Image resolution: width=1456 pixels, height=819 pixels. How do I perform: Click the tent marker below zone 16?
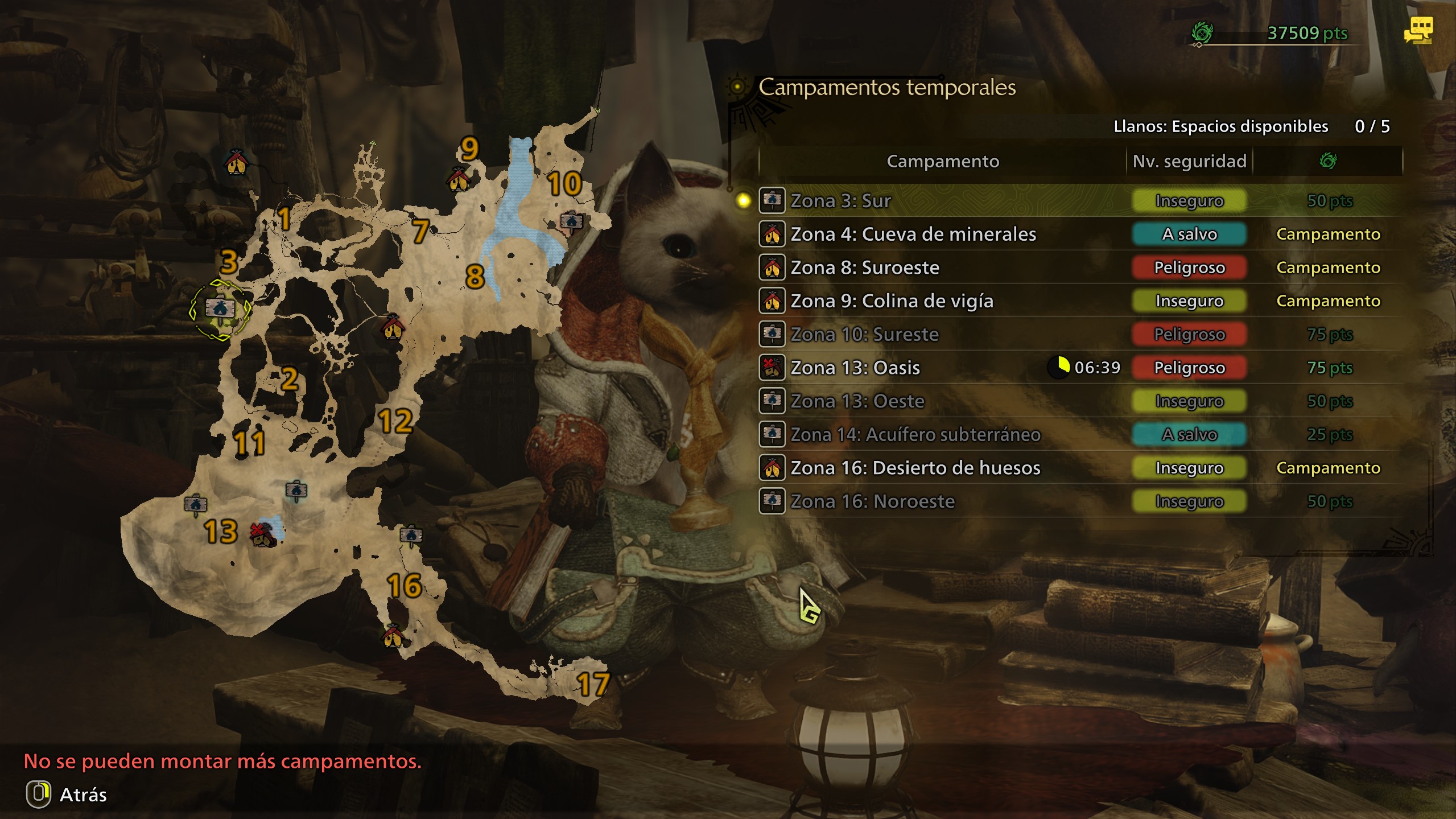pyautogui.click(x=393, y=636)
